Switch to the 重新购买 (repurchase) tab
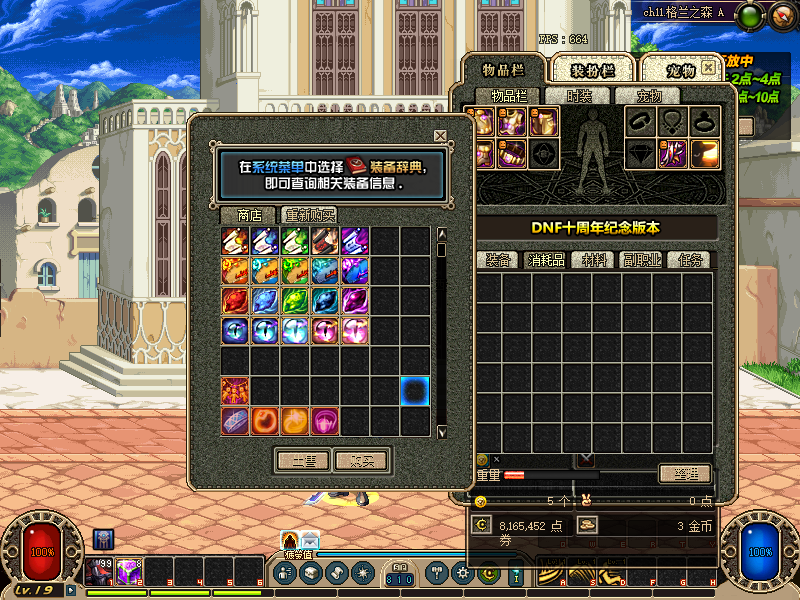Image resolution: width=800 pixels, height=600 pixels. 308,215
